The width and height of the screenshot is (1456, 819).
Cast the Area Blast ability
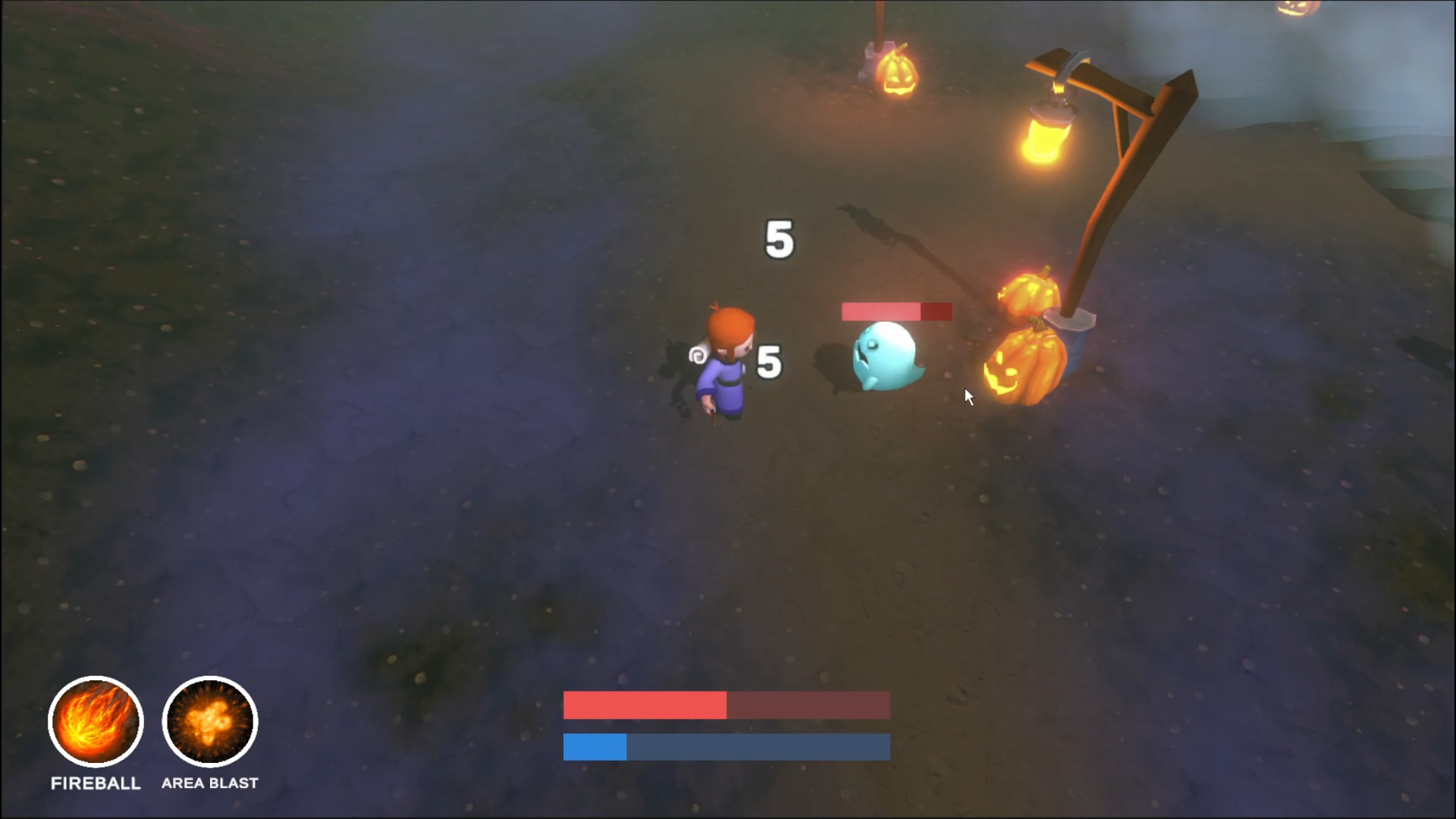click(210, 721)
